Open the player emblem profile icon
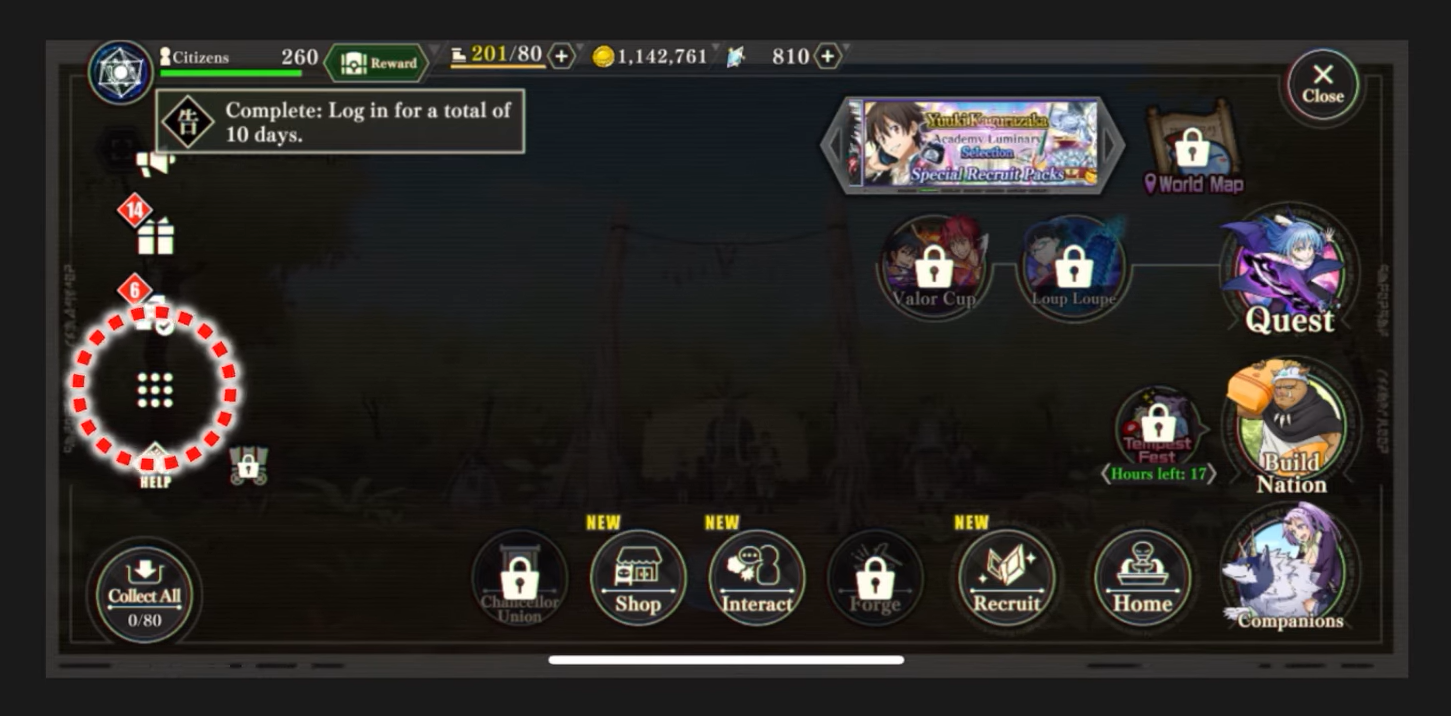Image resolution: width=1451 pixels, height=716 pixels. pos(120,72)
